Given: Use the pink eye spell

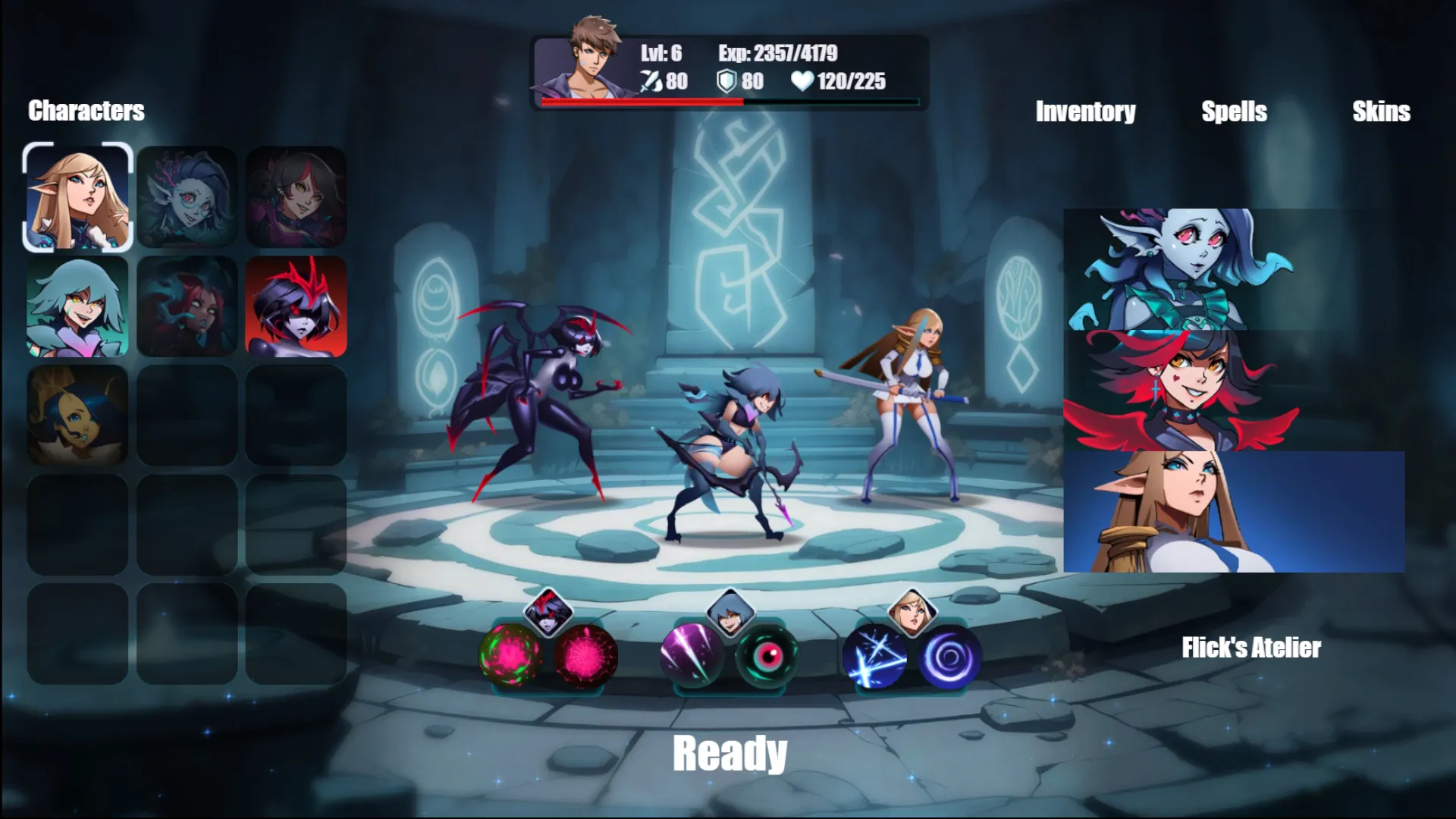Looking at the screenshot, I should (x=767, y=654).
